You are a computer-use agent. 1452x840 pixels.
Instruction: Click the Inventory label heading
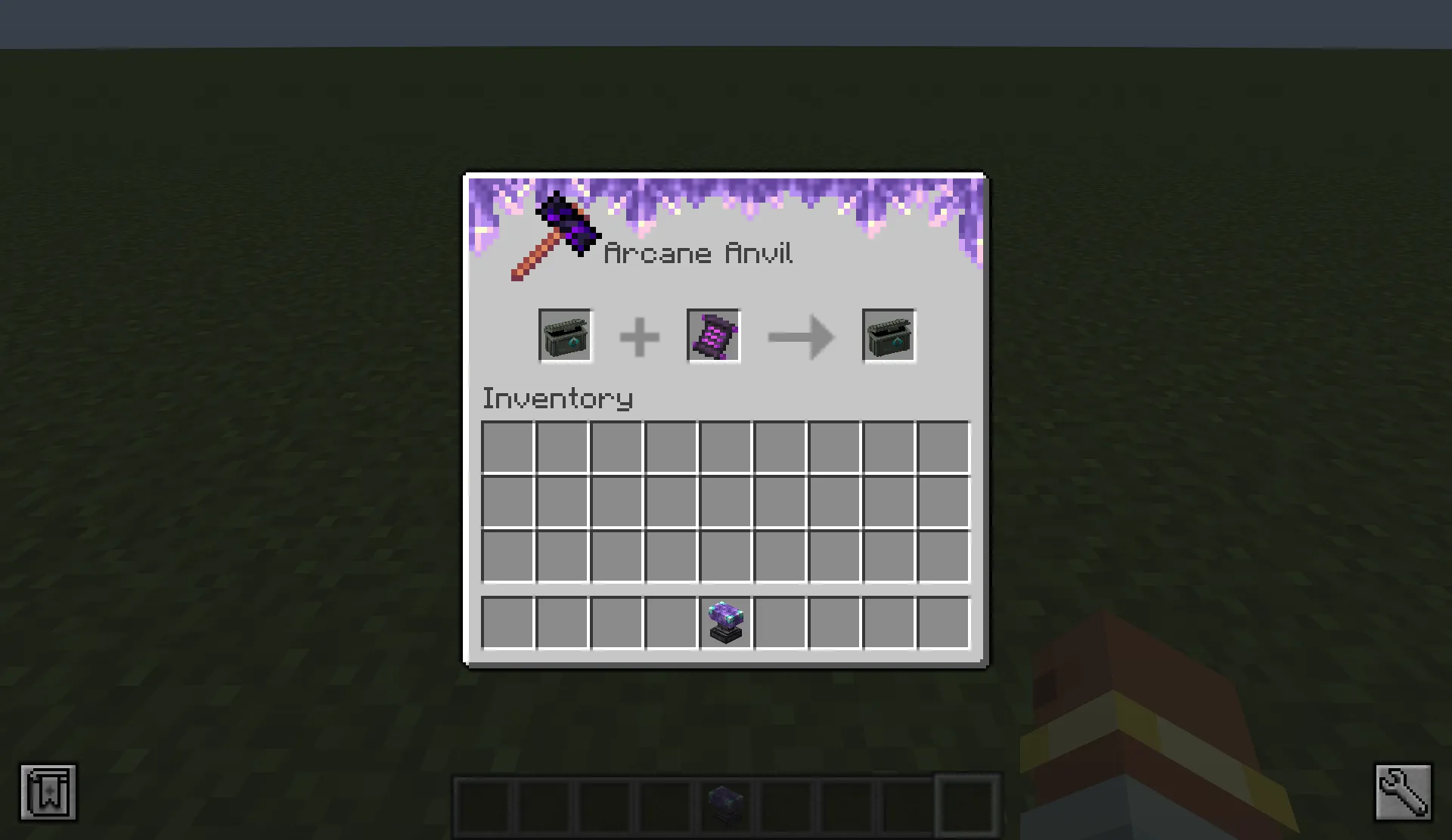pos(557,398)
